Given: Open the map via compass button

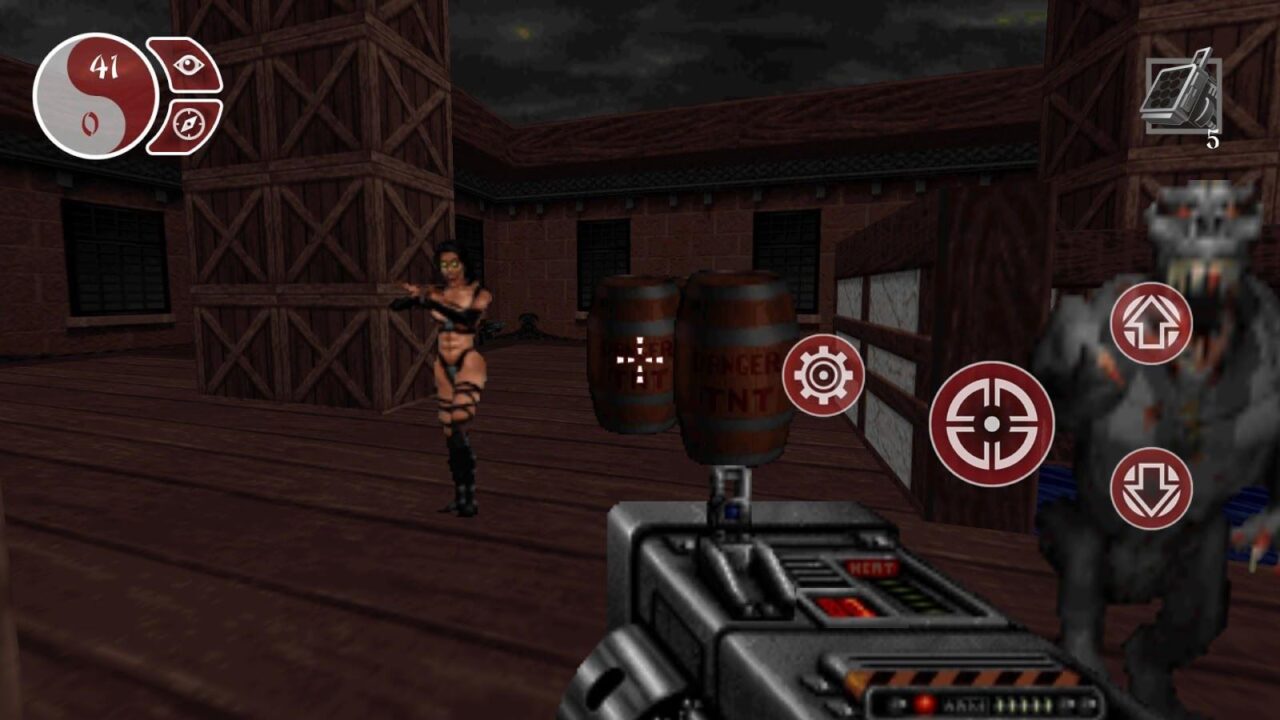Looking at the screenshot, I should pyautogui.click(x=190, y=125).
